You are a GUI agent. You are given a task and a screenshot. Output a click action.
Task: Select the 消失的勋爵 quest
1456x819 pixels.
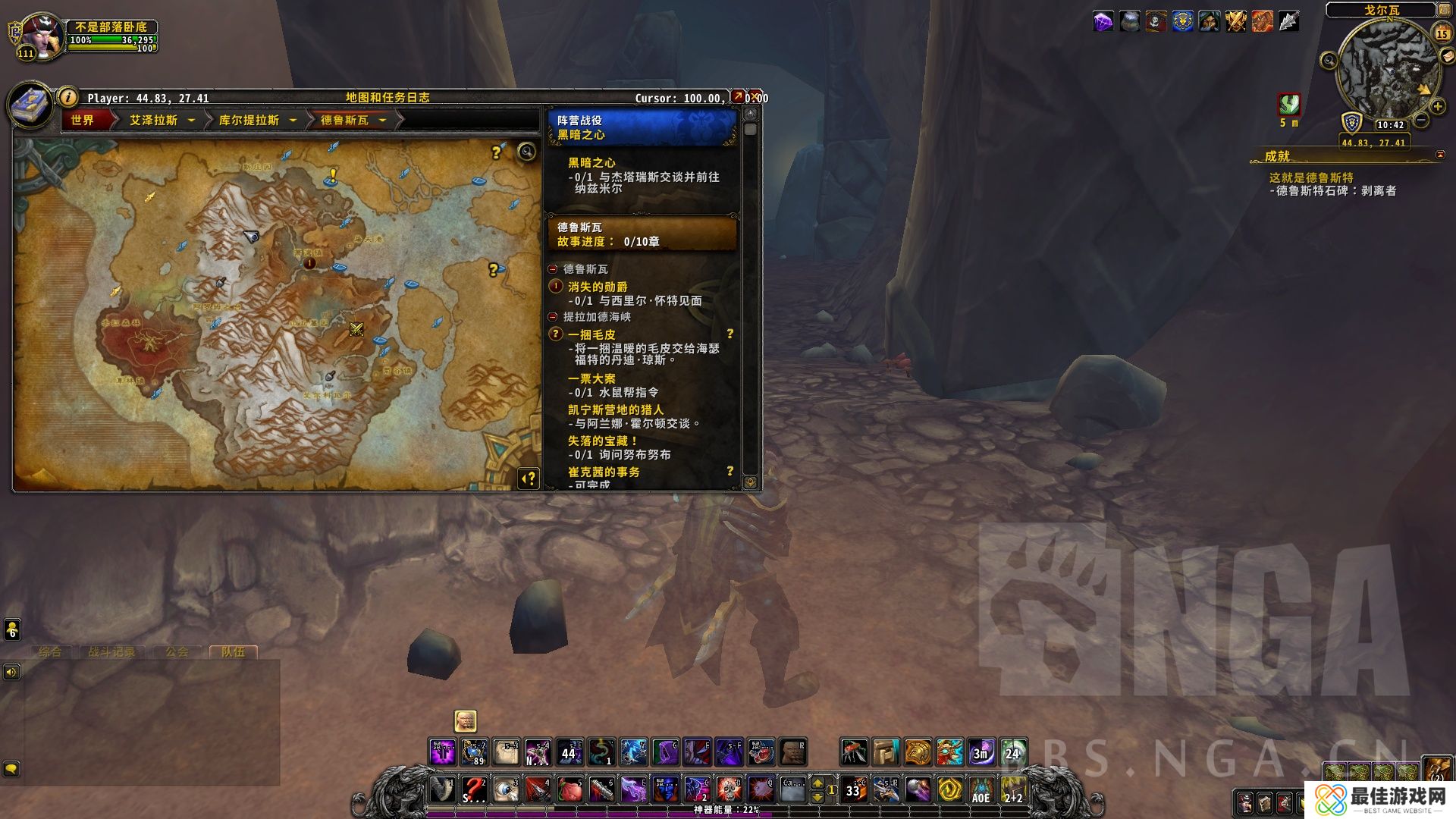[x=598, y=287]
